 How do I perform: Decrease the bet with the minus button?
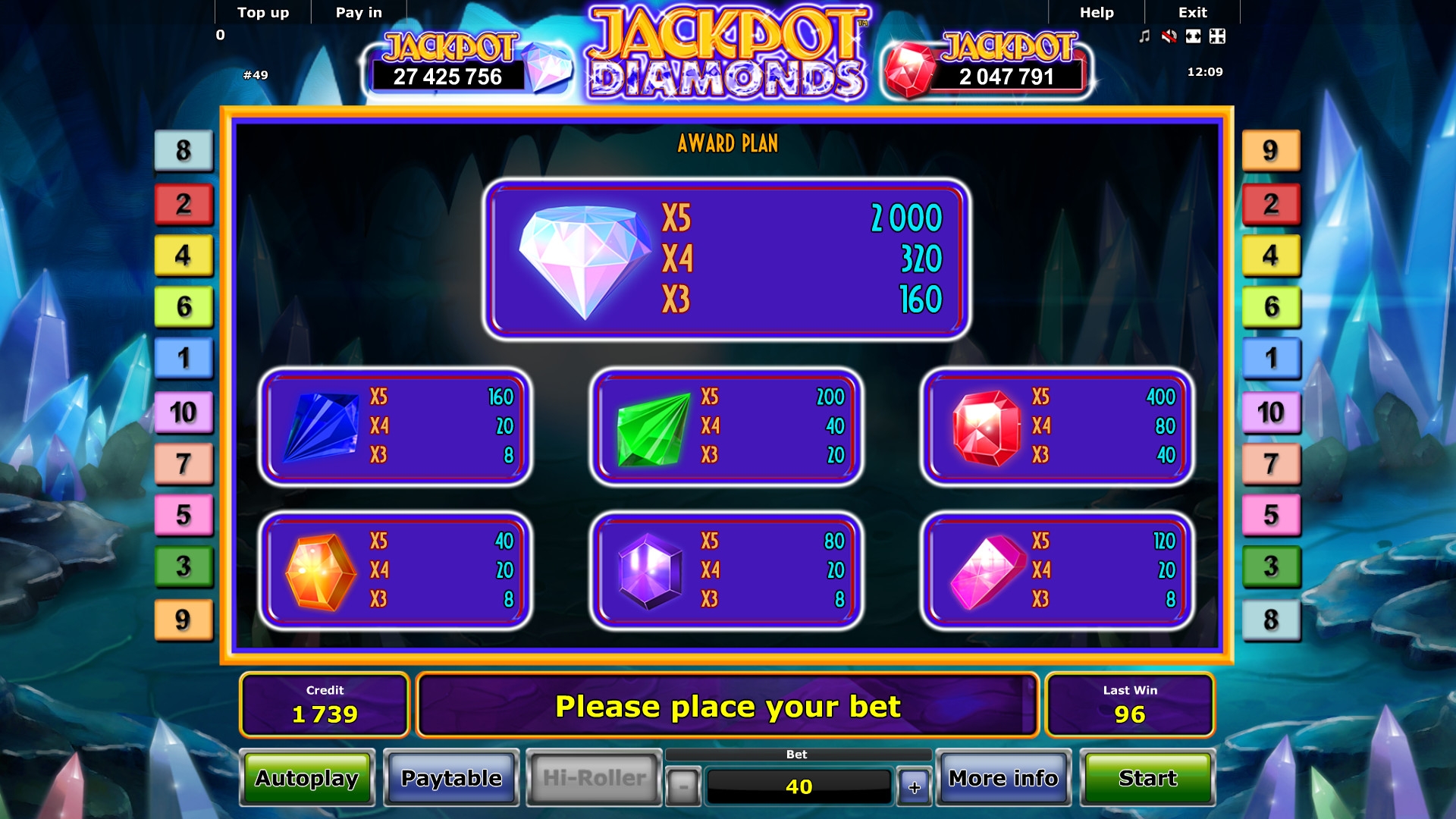click(683, 787)
